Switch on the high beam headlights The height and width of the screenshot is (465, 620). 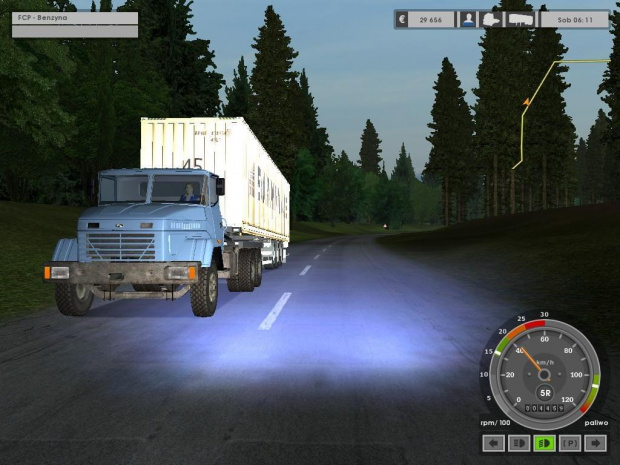519,443
